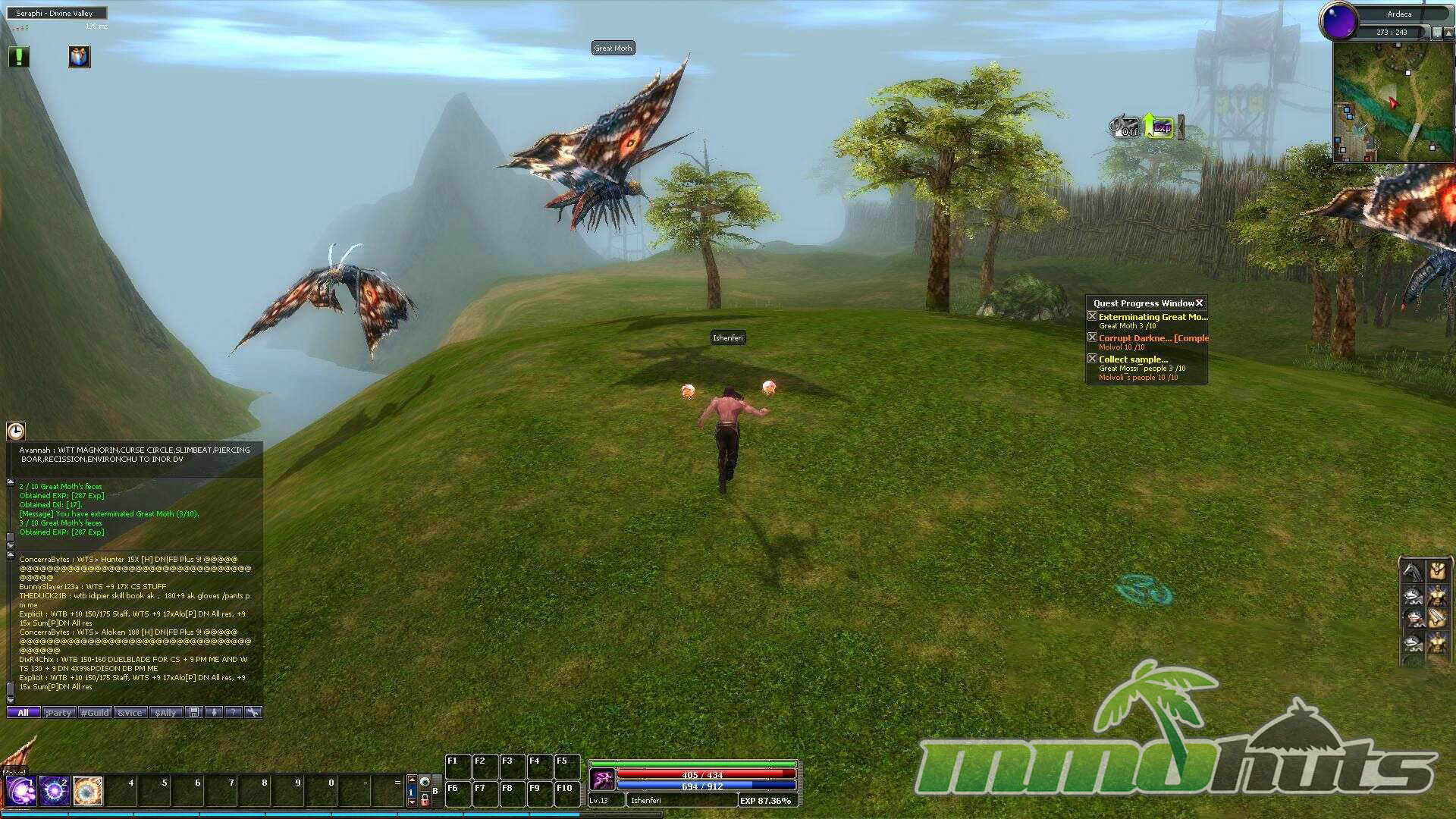The height and width of the screenshot is (819, 1456).
Task: Open the Party chat tab
Action: tap(59, 713)
